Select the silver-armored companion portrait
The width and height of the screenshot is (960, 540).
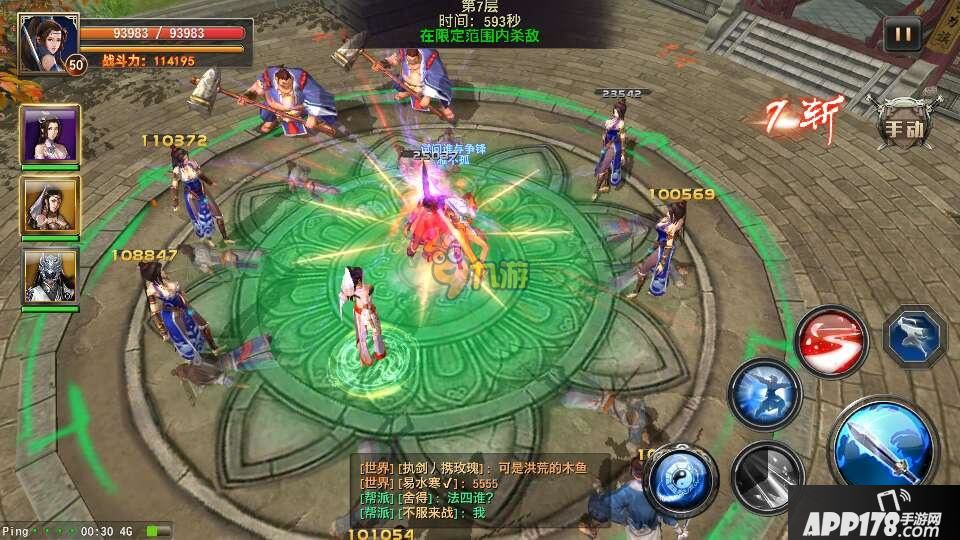point(50,276)
